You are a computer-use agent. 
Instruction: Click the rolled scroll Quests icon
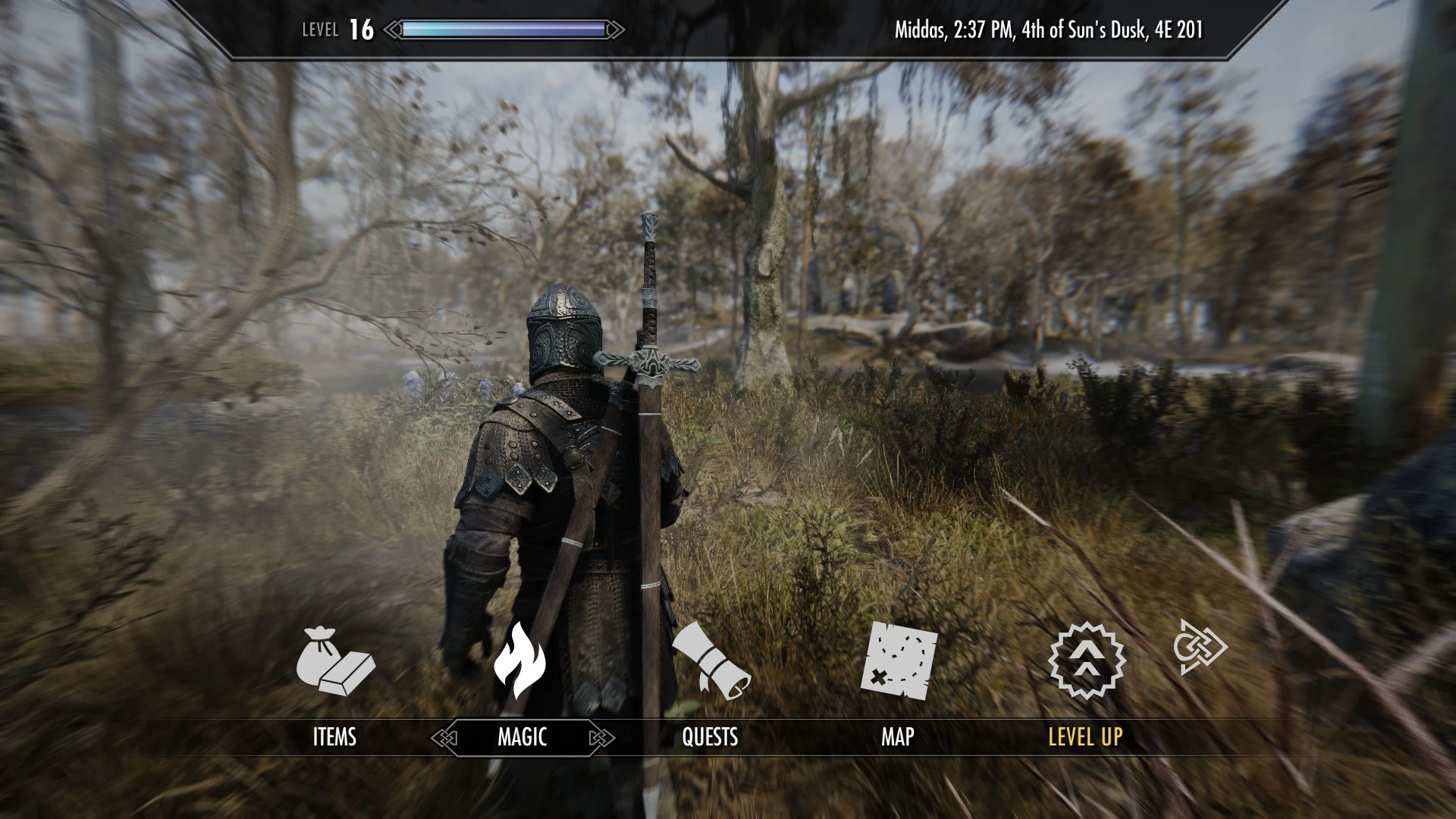coord(710,661)
